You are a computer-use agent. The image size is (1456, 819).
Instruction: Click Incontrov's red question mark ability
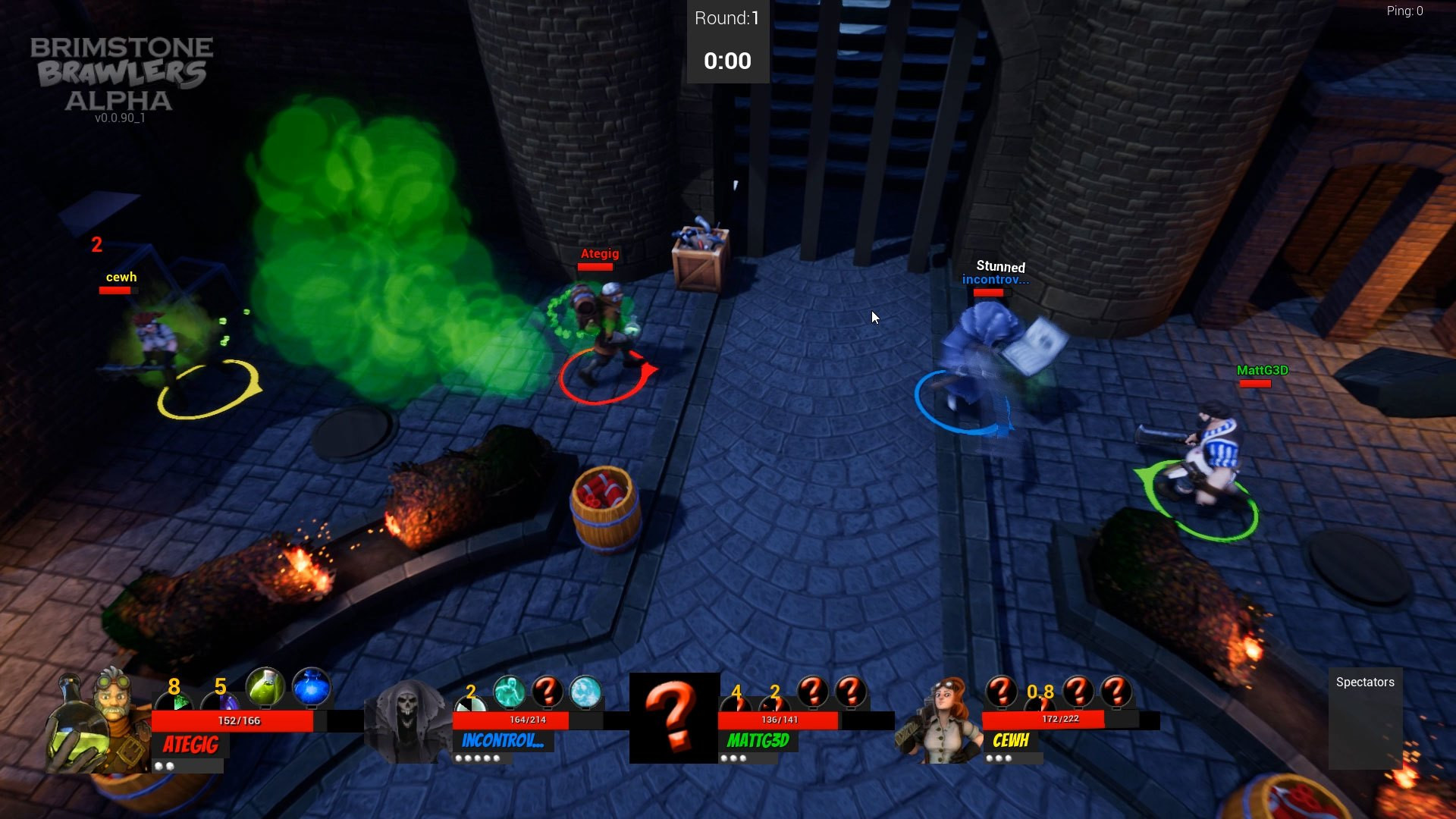pyautogui.click(x=547, y=692)
